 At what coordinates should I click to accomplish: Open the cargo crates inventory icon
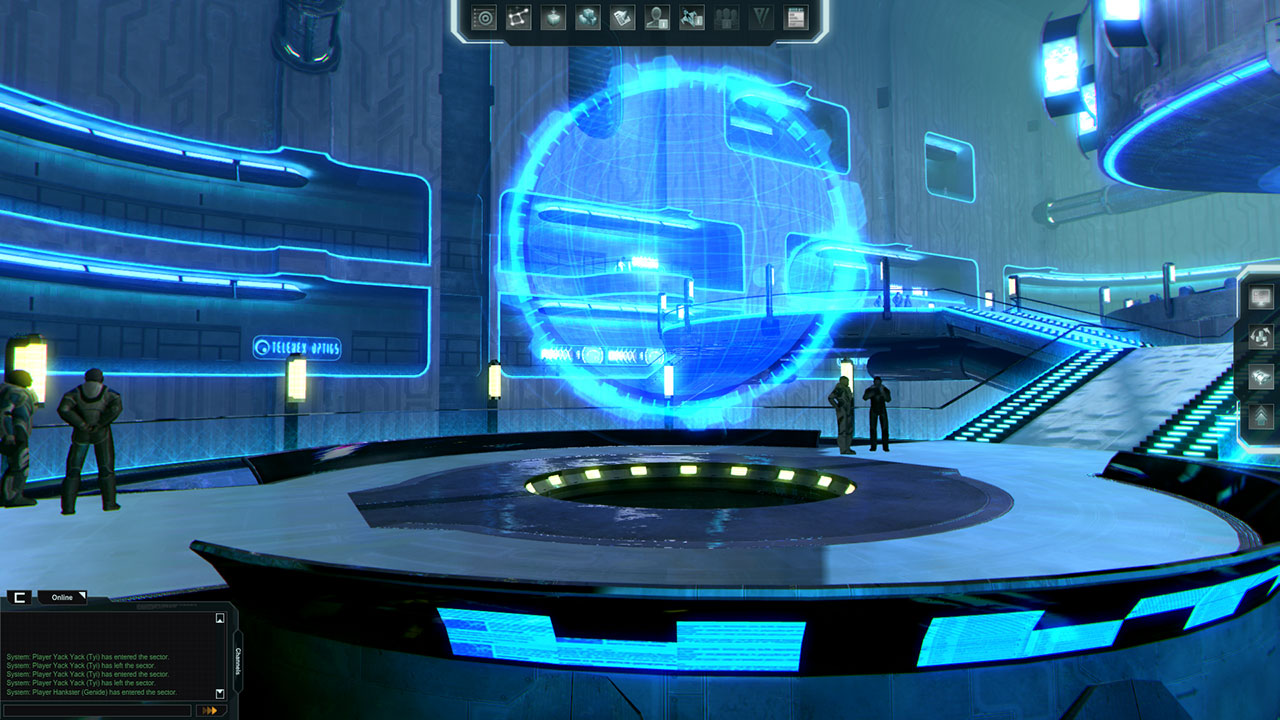(587, 16)
